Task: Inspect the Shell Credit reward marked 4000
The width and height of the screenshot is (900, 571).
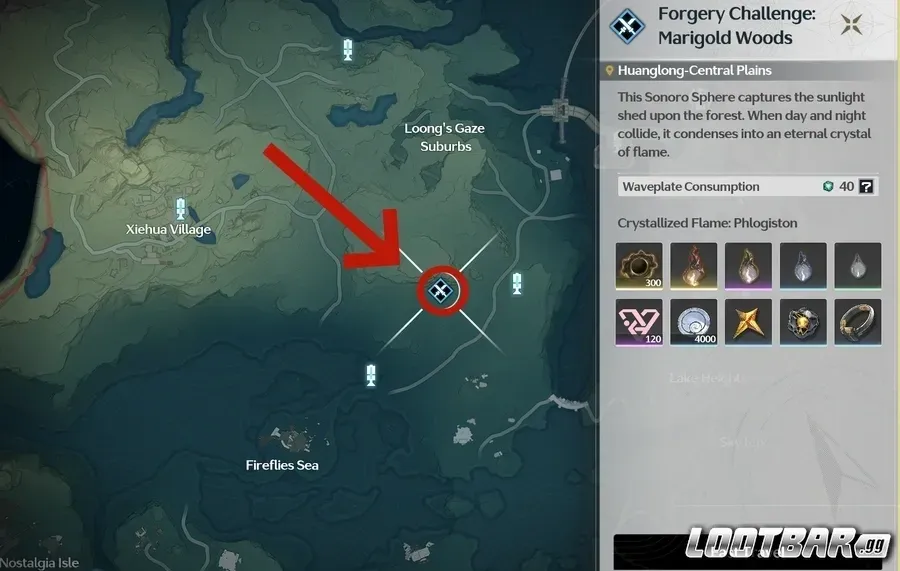Action: pos(695,323)
